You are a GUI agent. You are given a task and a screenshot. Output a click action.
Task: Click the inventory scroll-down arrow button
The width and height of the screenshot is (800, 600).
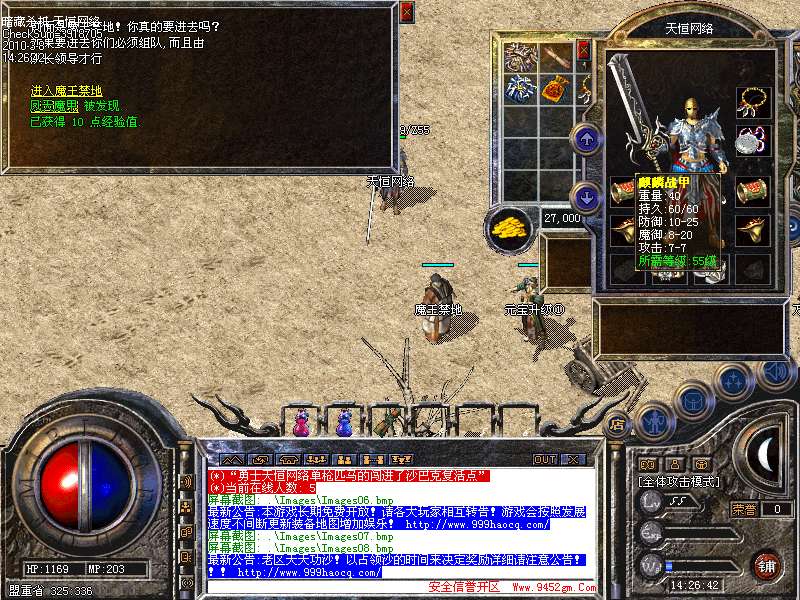pyautogui.click(x=587, y=196)
